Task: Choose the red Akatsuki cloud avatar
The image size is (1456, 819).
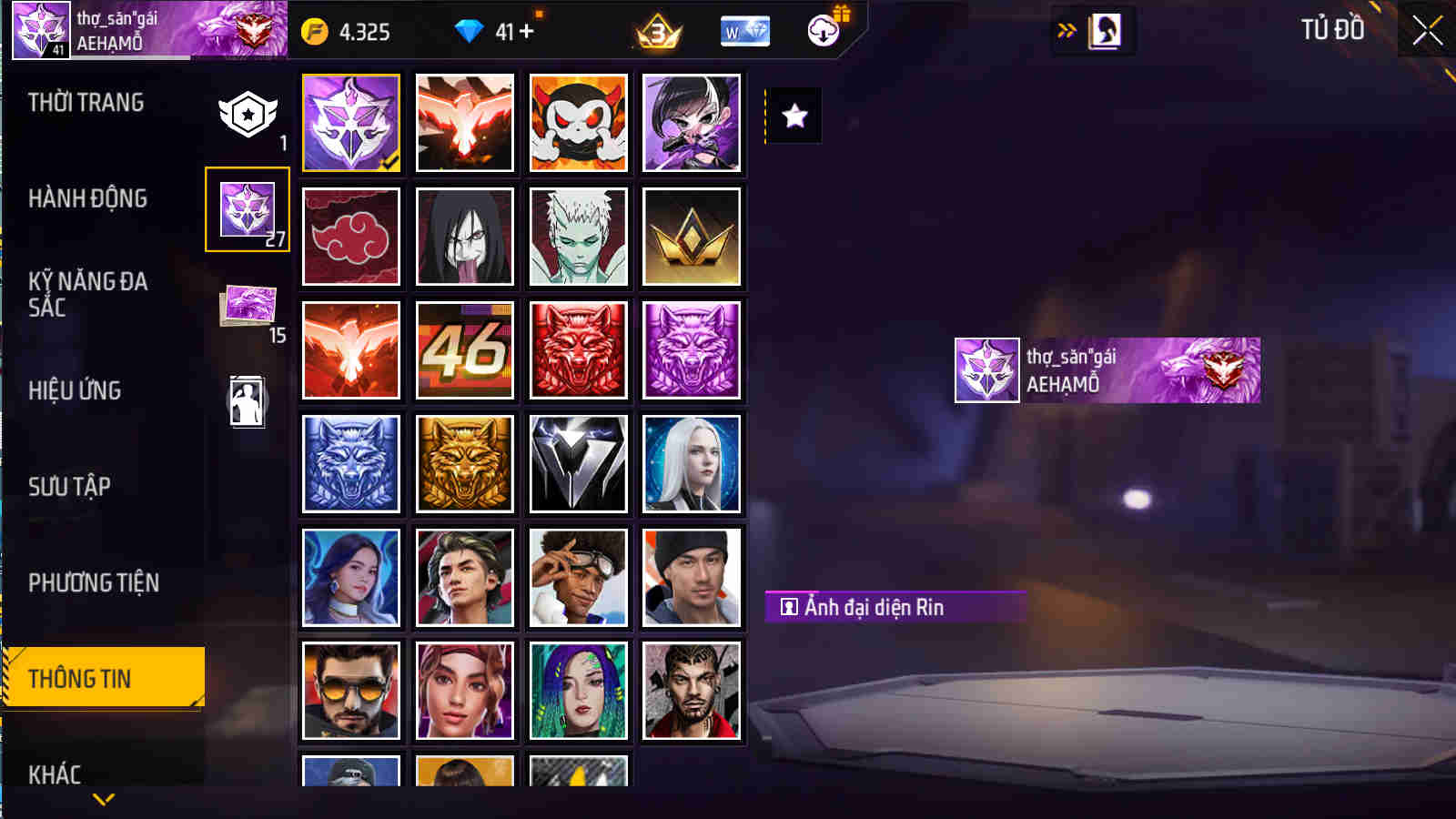Action: 351,237
